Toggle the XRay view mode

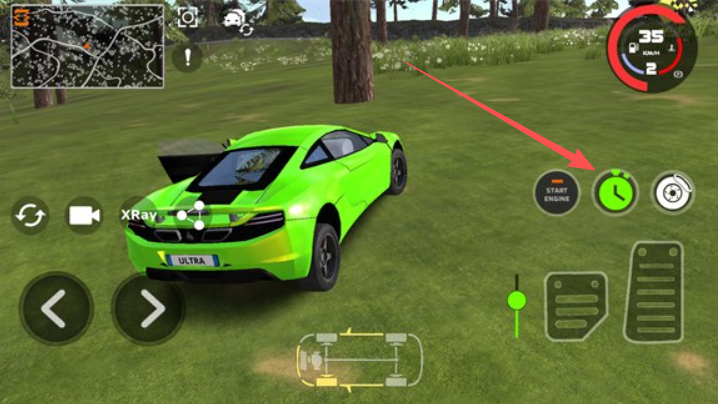click(138, 214)
